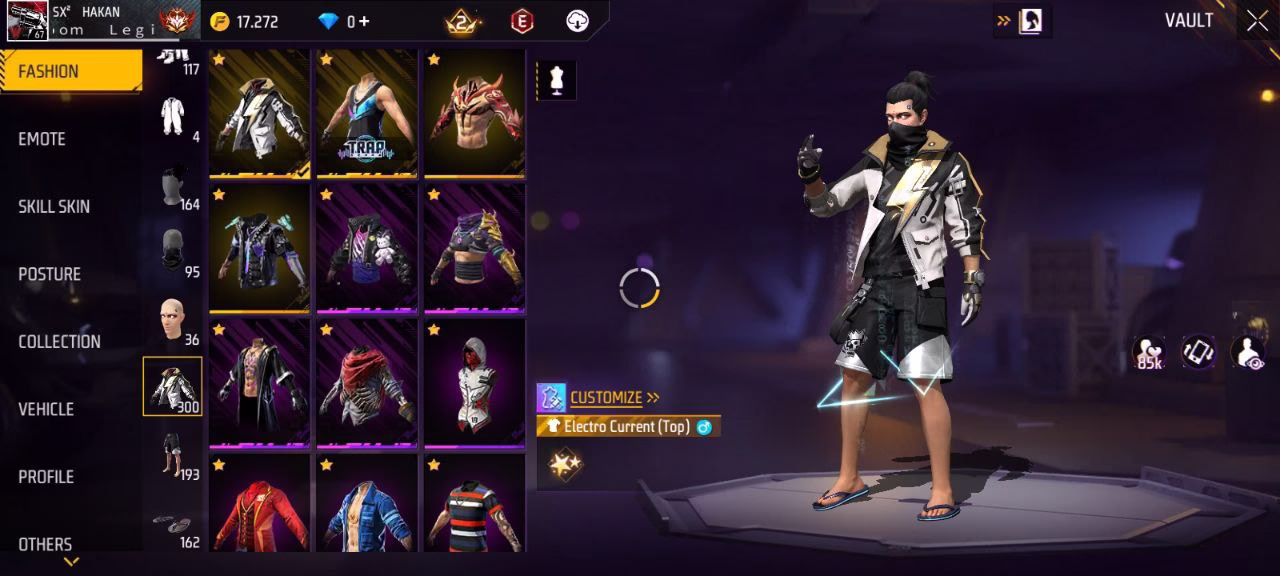
Task: Click the 85k likes icon
Action: [1148, 353]
